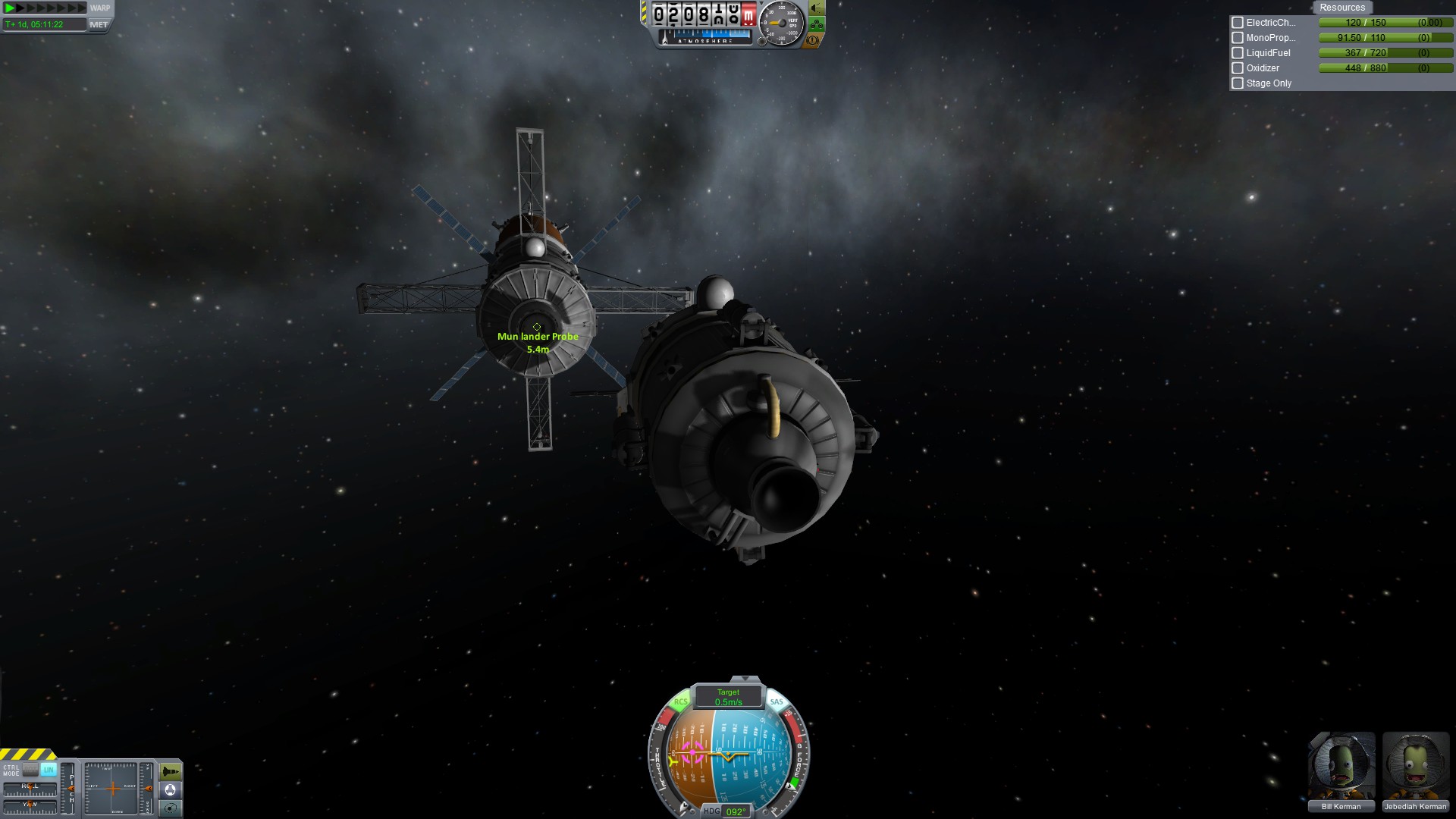The height and width of the screenshot is (819, 1456).
Task: Cycle the navball Target speed display mode
Action: pyautogui.click(x=728, y=697)
